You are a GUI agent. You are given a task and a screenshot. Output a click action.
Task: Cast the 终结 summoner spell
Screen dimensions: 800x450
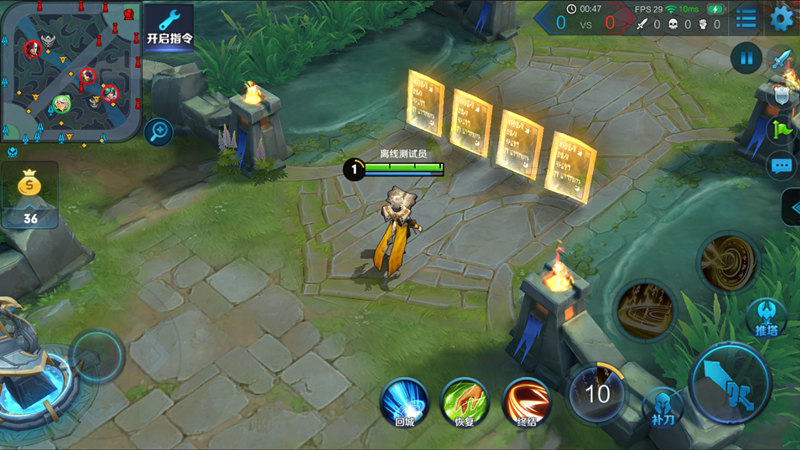pyautogui.click(x=526, y=400)
